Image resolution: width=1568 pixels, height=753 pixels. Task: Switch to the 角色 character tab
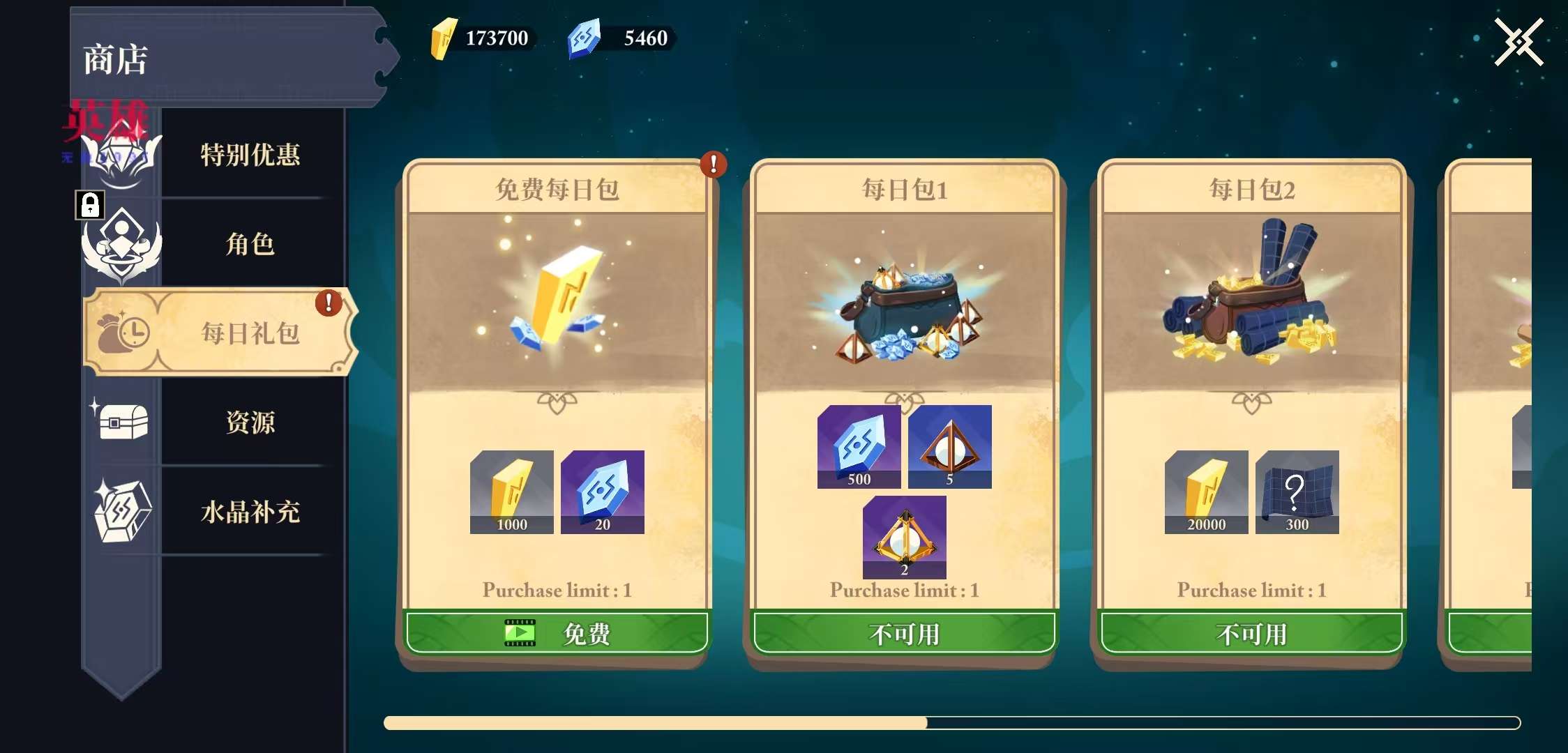pos(249,244)
